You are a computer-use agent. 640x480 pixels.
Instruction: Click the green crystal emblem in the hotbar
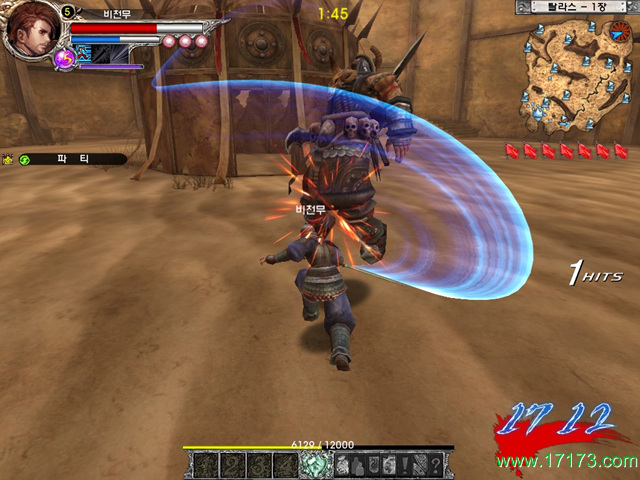(315, 465)
